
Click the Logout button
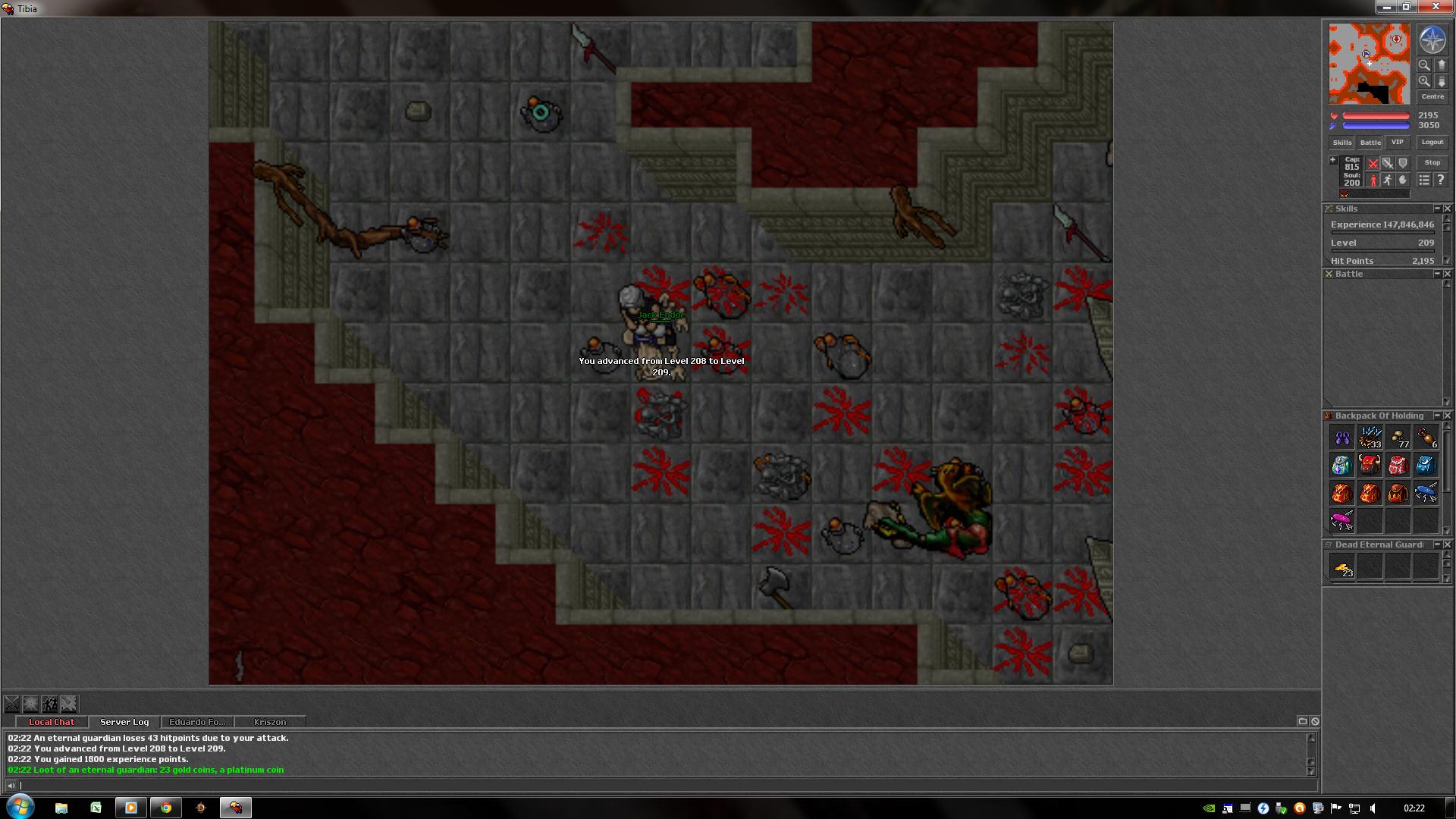(1432, 142)
